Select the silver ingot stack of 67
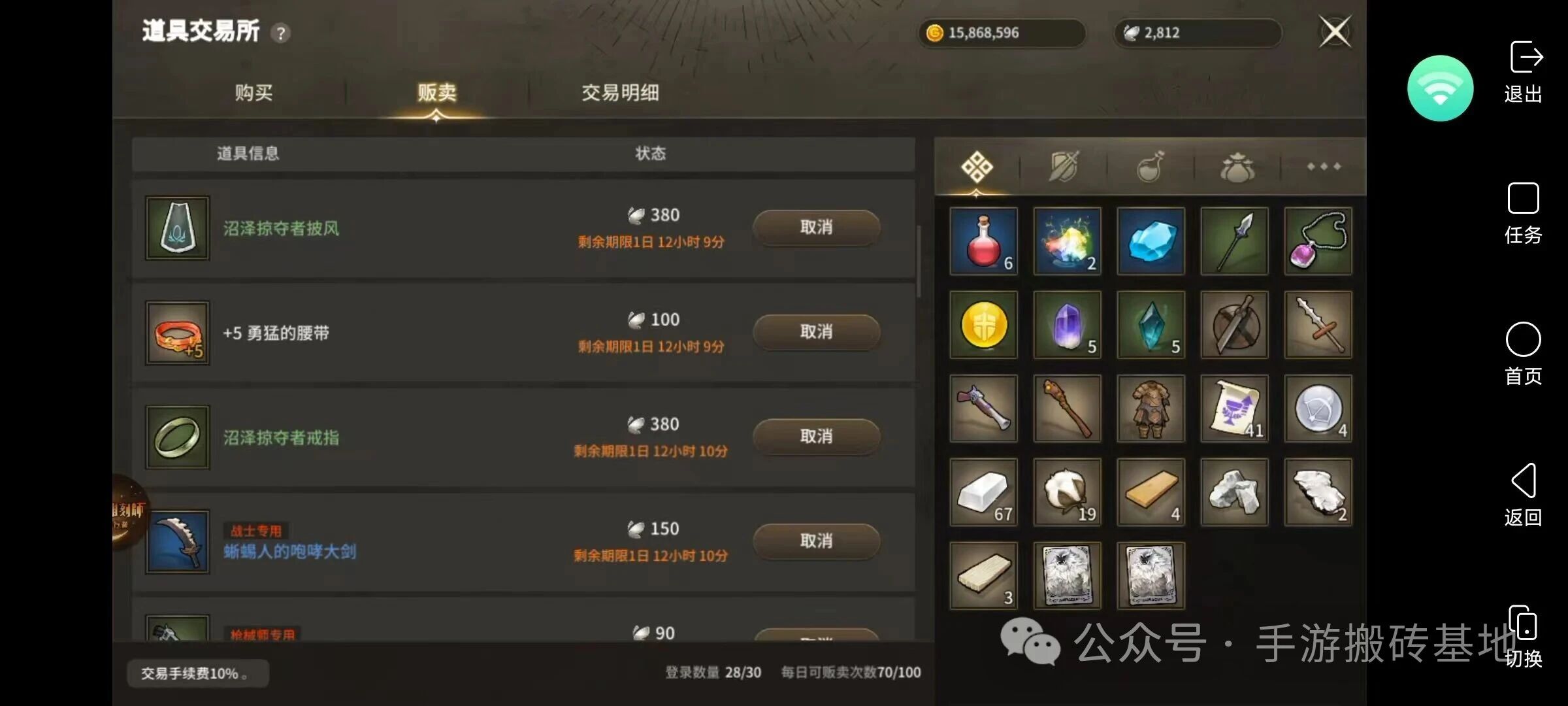The width and height of the screenshot is (1568, 706). [983, 492]
